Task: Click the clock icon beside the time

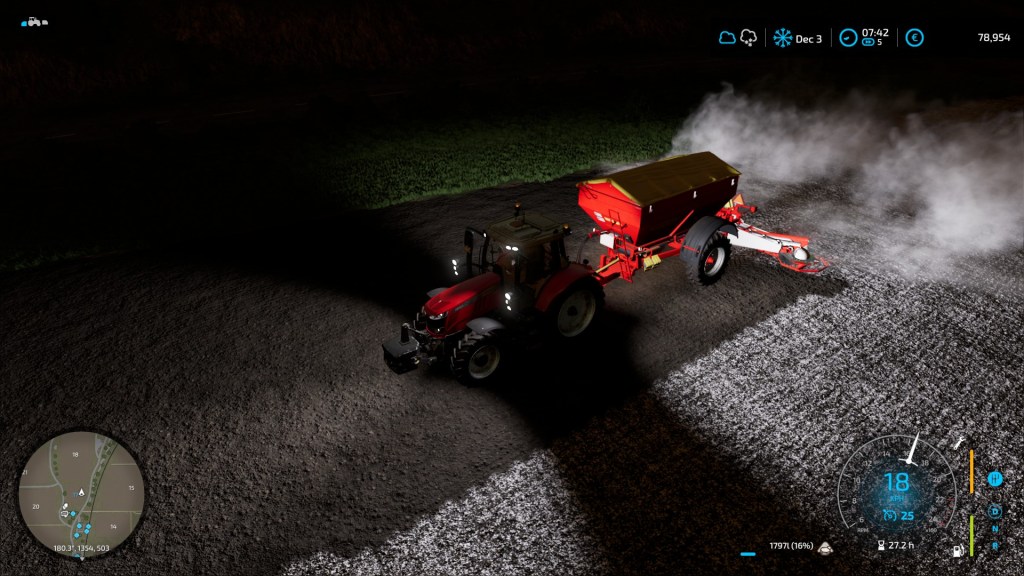Action: 848,38
